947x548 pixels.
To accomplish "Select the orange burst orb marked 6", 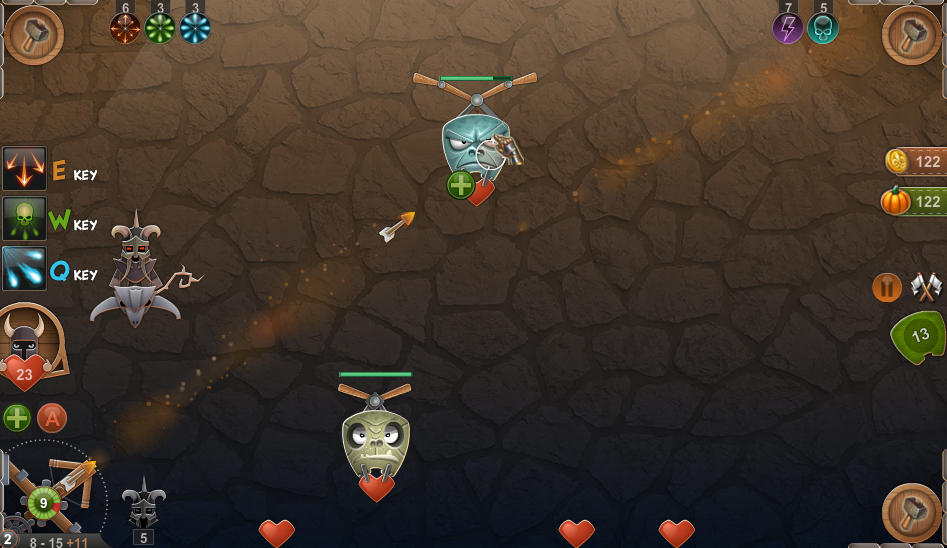I will (x=125, y=28).
